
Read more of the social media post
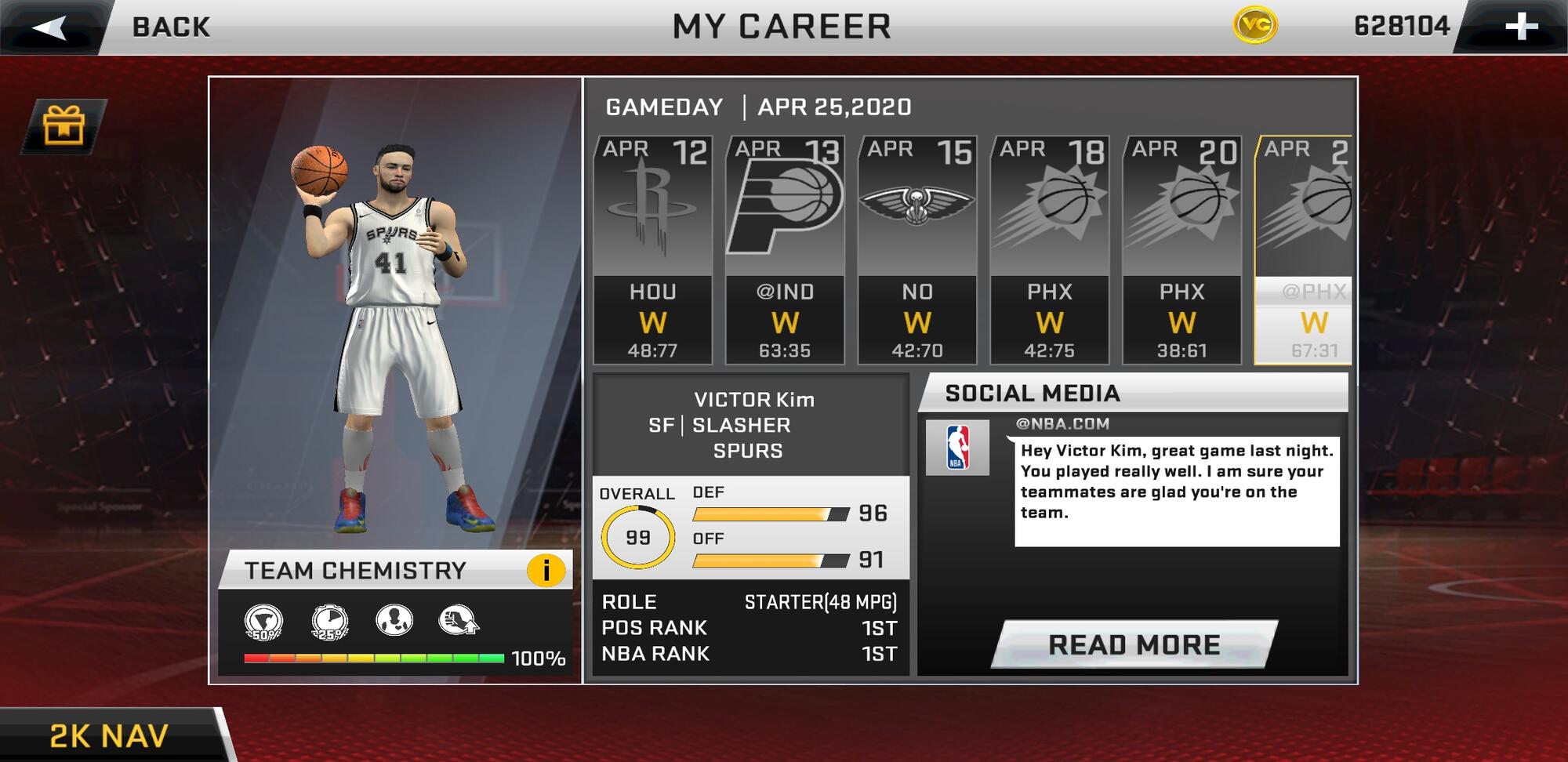(x=1134, y=644)
